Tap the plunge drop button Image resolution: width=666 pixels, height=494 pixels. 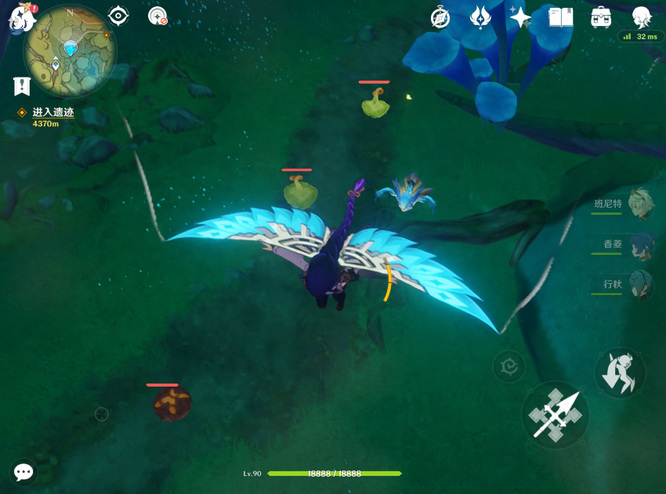coord(619,372)
